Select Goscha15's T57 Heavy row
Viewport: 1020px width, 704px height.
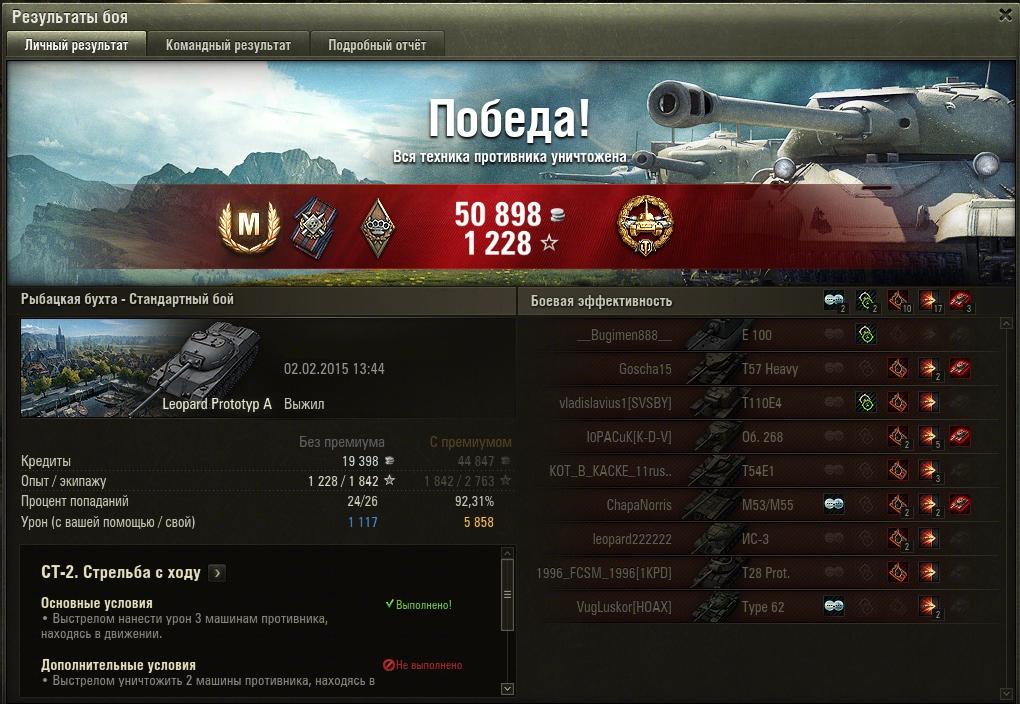click(x=760, y=369)
